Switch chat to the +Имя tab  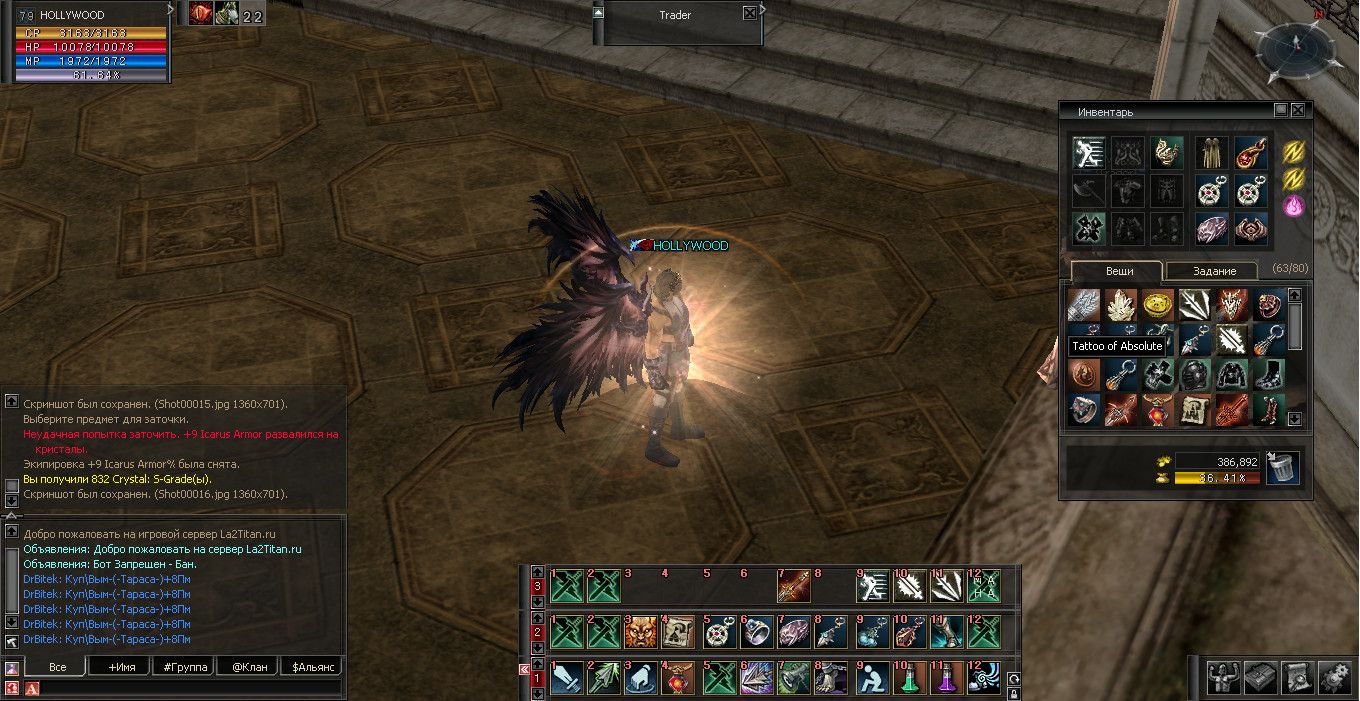(x=117, y=667)
